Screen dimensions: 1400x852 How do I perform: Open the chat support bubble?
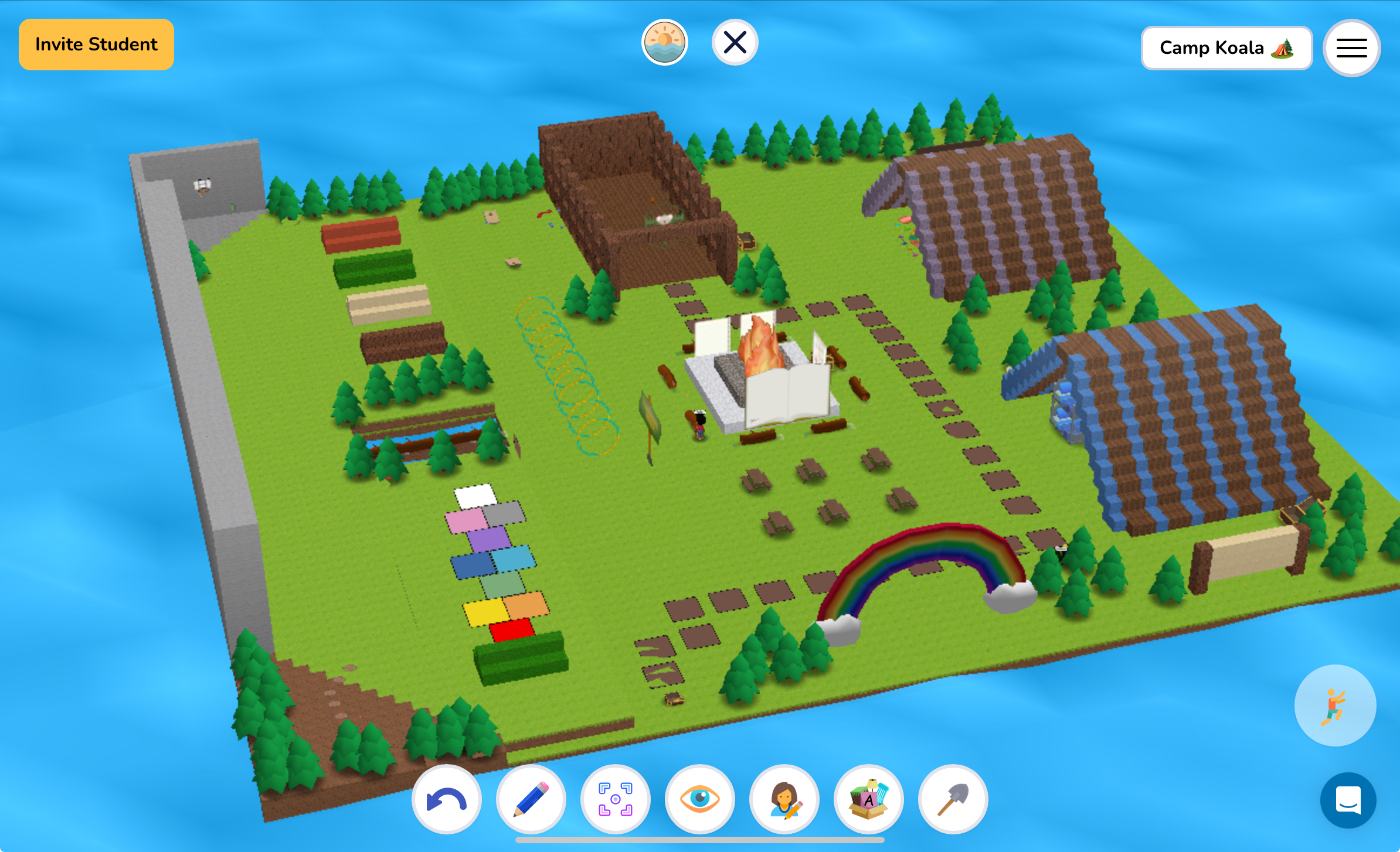[1349, 801]
